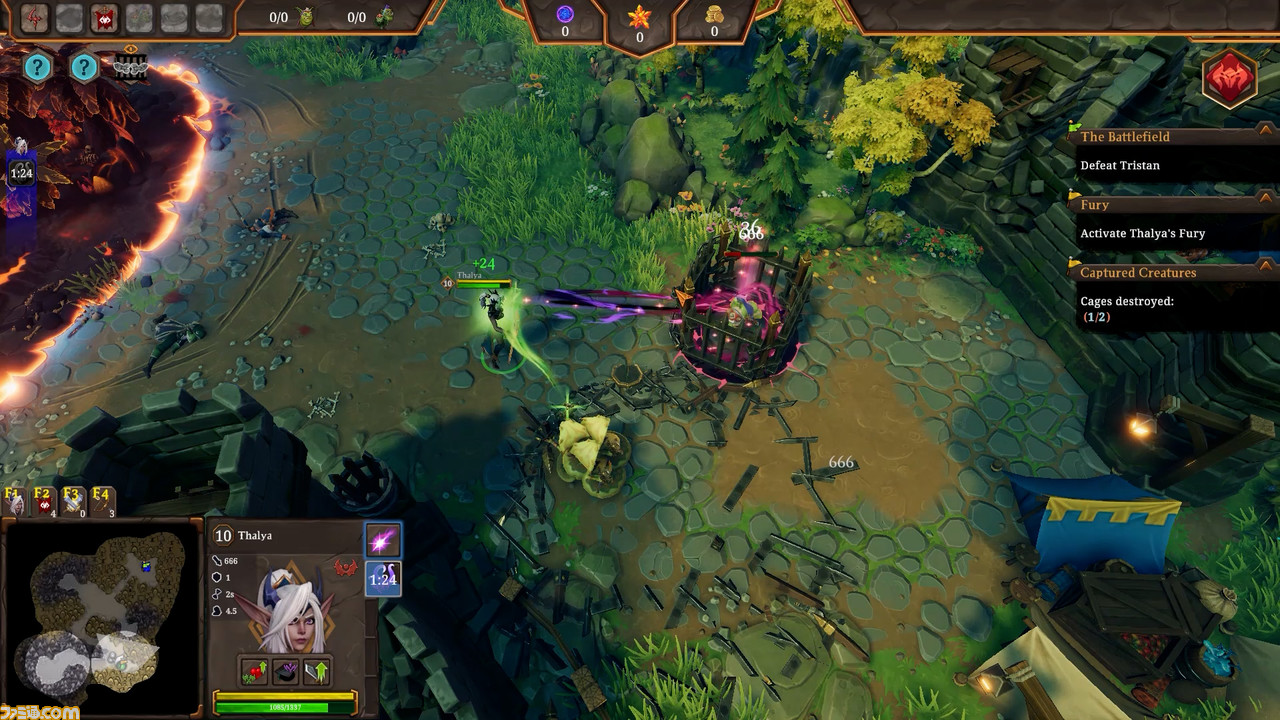
Task: Collapse The Battlefield objective panel
Action: click(1266, 136)
